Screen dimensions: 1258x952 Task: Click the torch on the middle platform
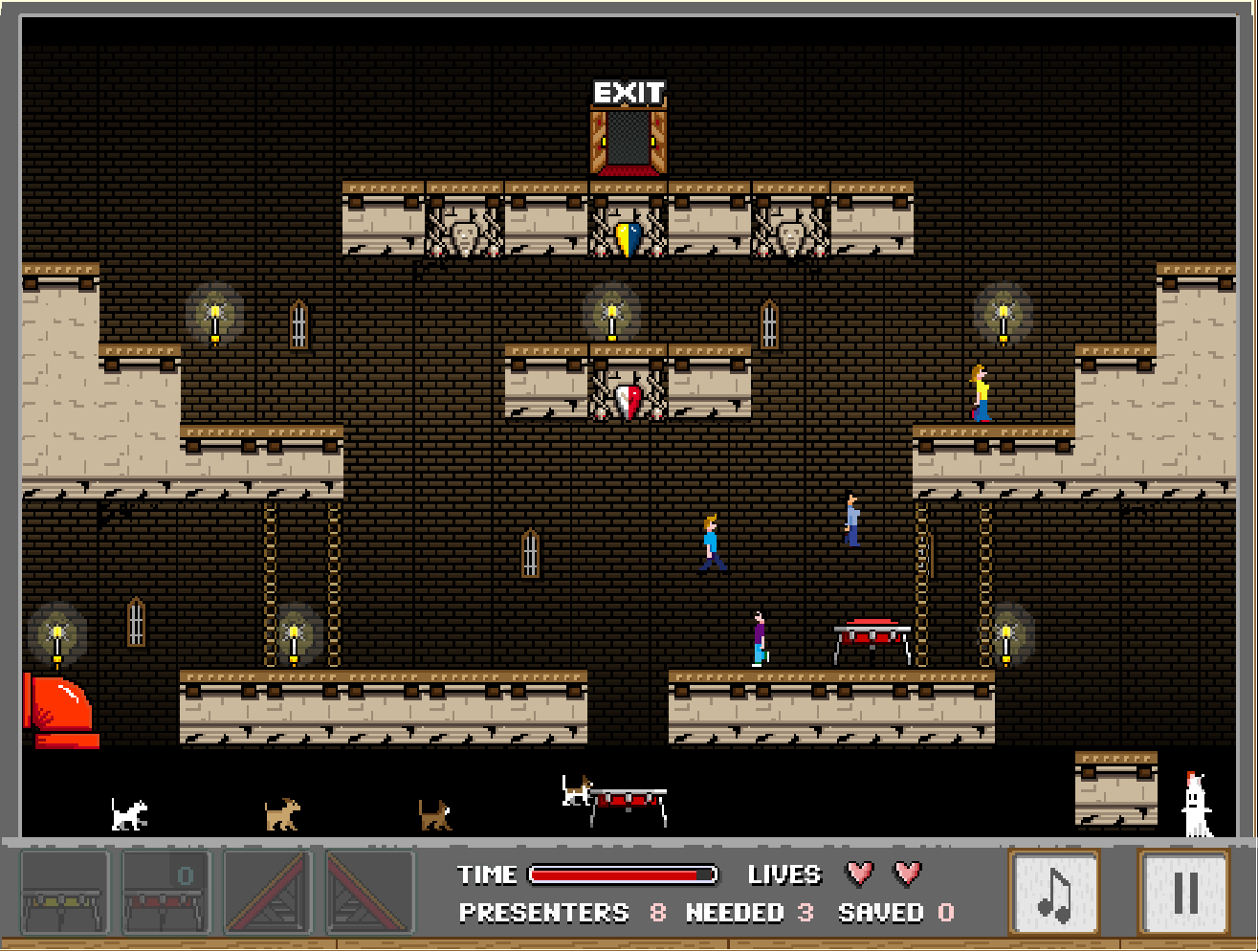point(610,316)
